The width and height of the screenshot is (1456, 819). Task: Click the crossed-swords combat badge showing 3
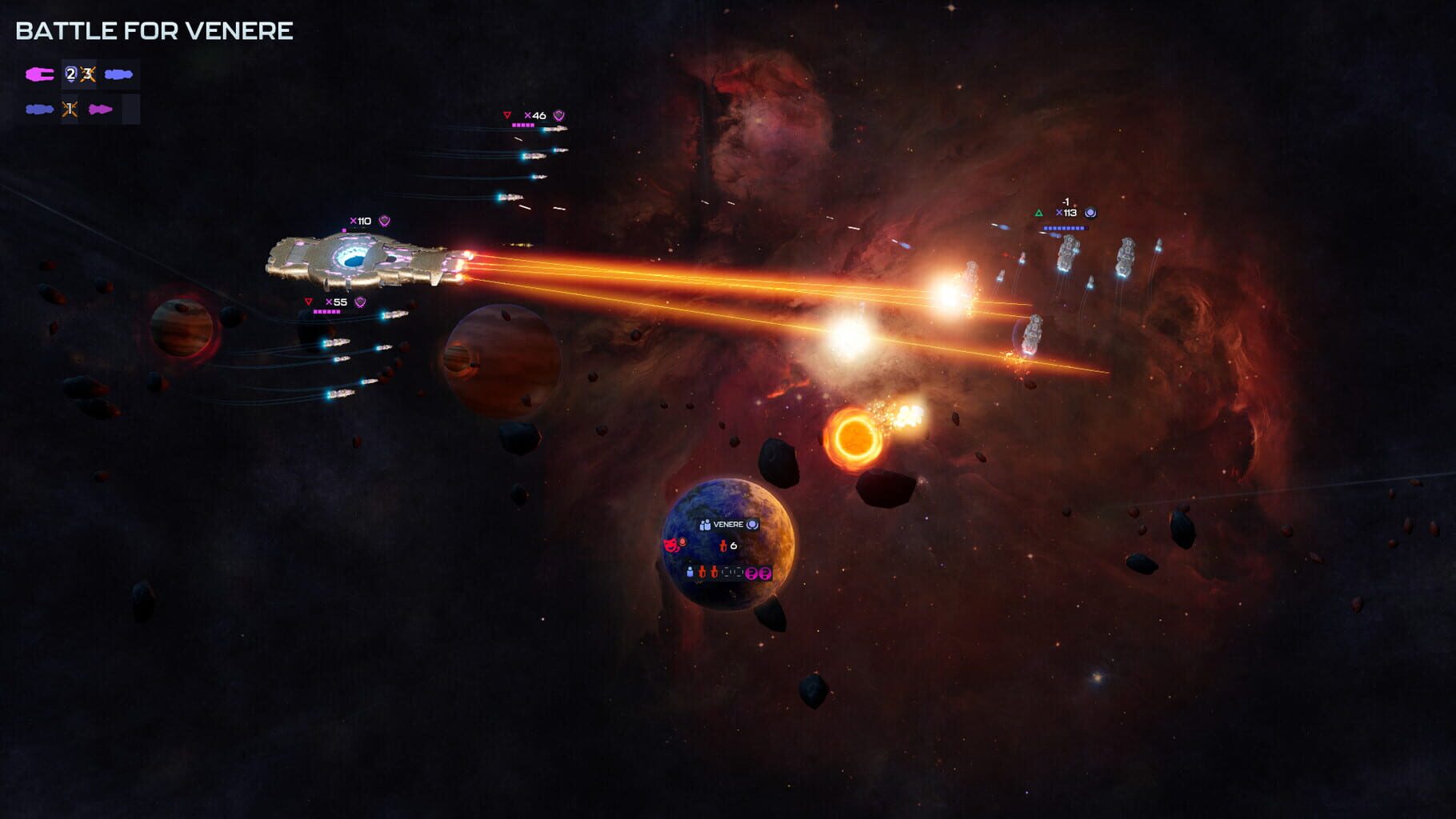coord(87,74)
